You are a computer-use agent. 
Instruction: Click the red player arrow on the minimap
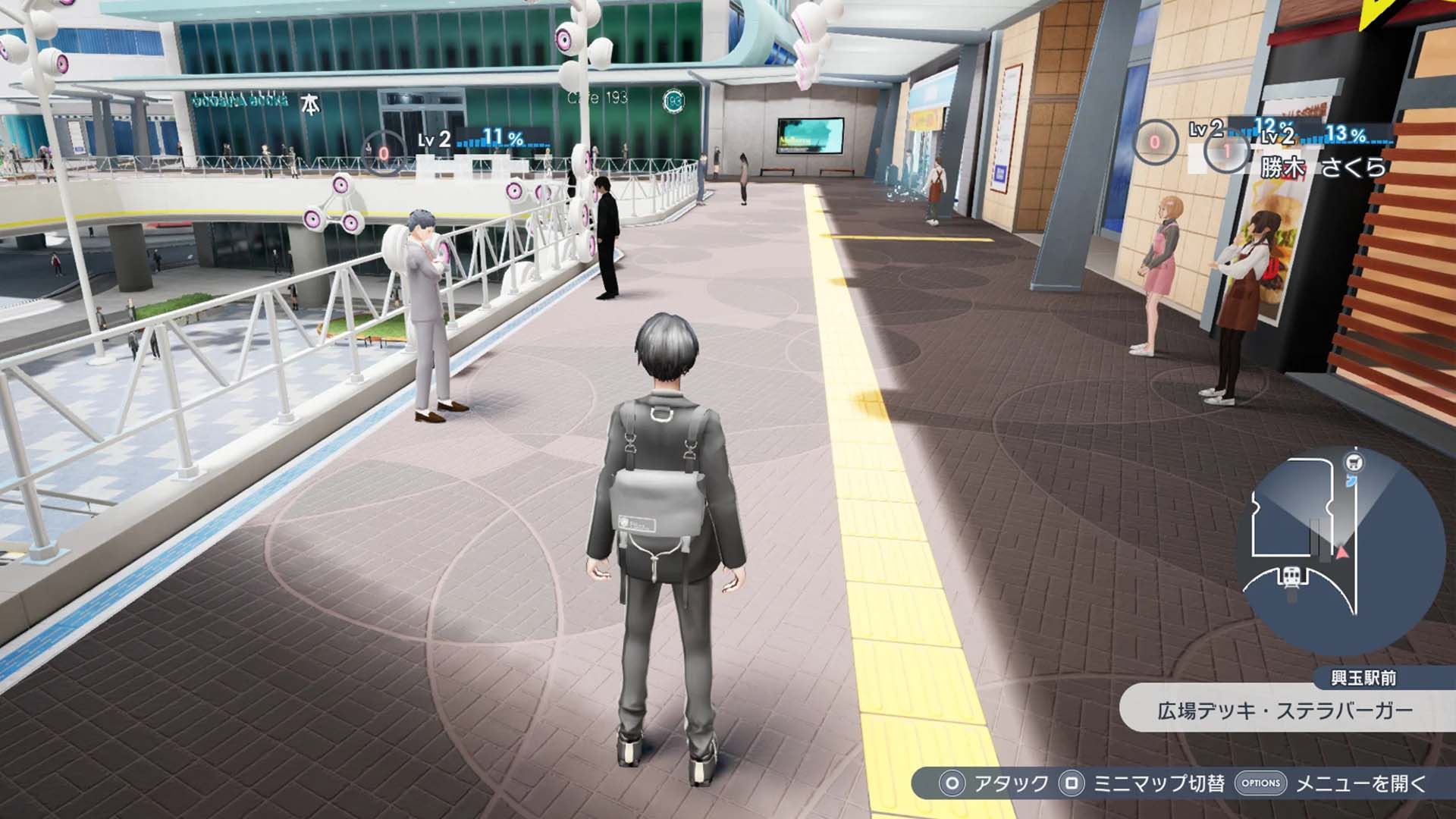[x=1343, y=552]
